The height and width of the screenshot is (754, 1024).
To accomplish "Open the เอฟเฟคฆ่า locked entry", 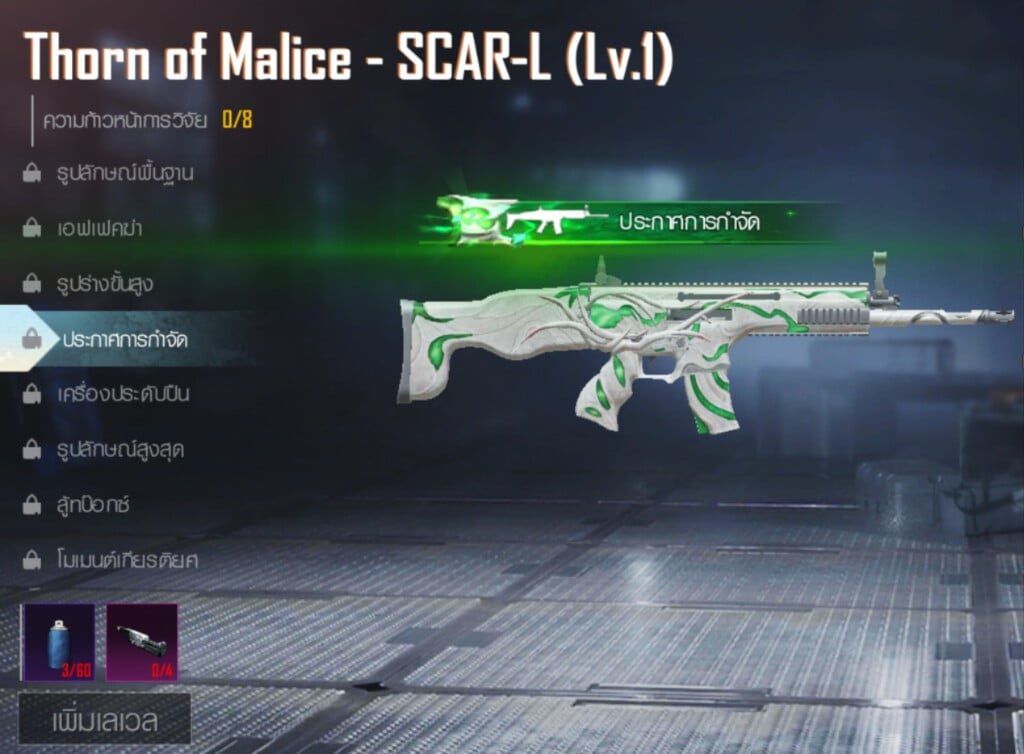I will click(99, 228).
